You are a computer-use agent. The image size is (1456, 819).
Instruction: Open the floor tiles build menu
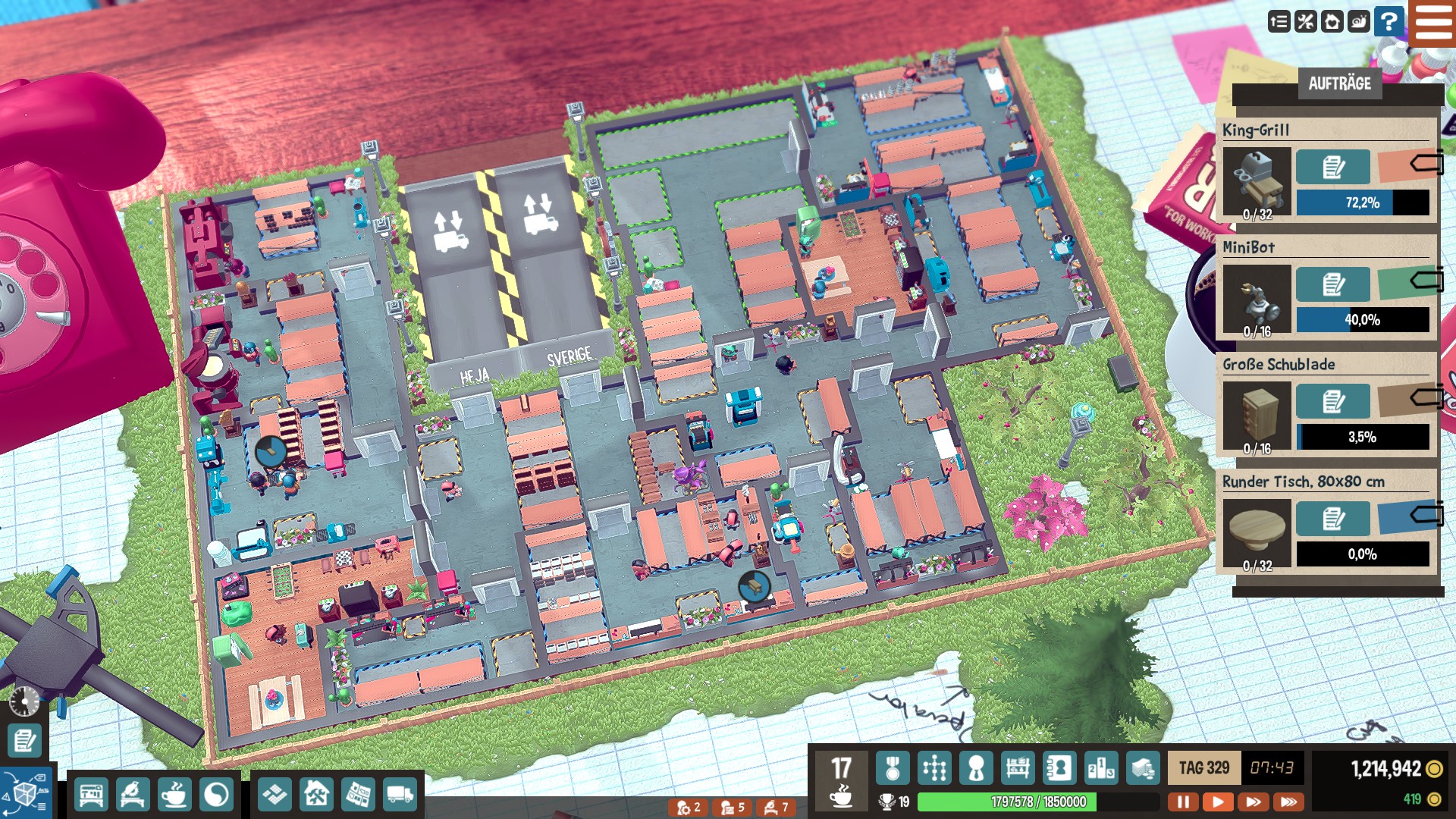(275, 795)
